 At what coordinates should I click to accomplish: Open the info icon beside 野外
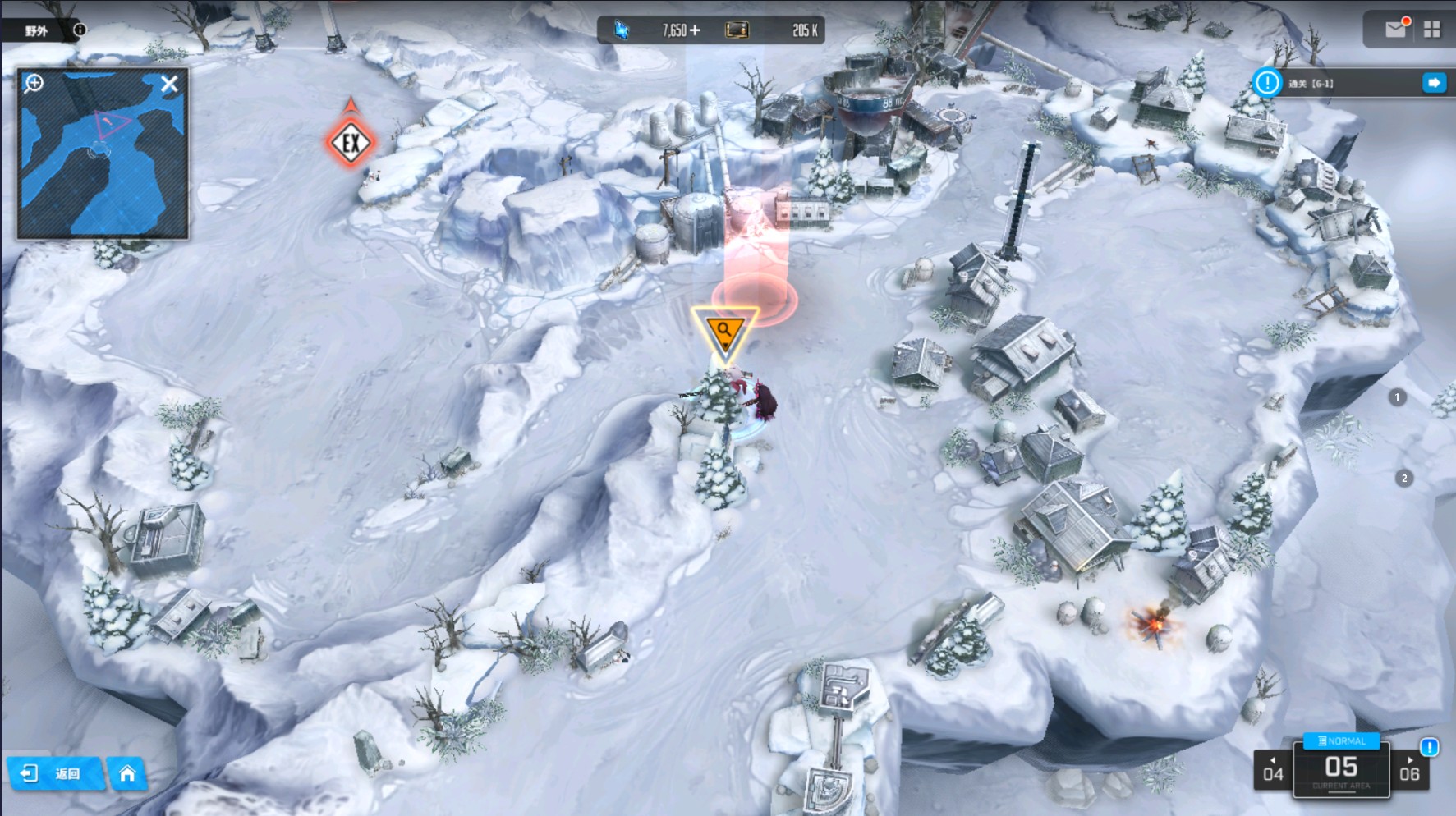pos(80,30)
